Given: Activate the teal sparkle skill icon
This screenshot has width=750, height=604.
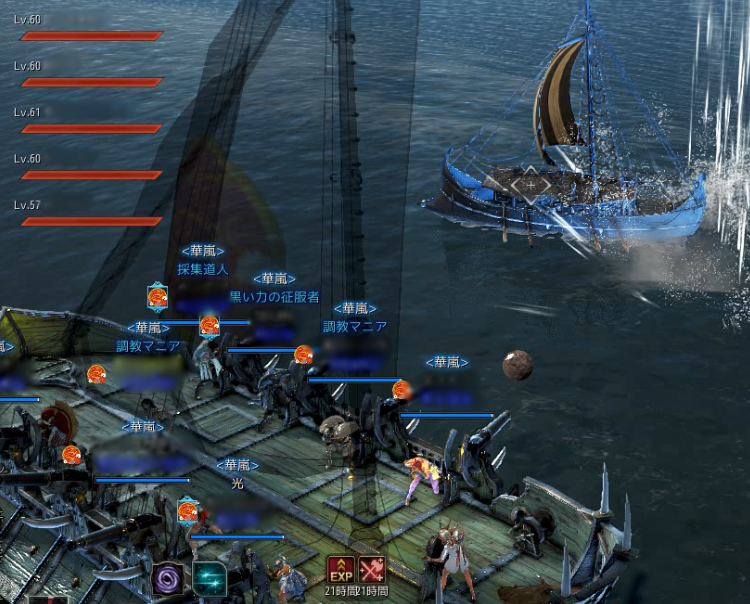Looking at the screenshot, I should click(210, 578).
